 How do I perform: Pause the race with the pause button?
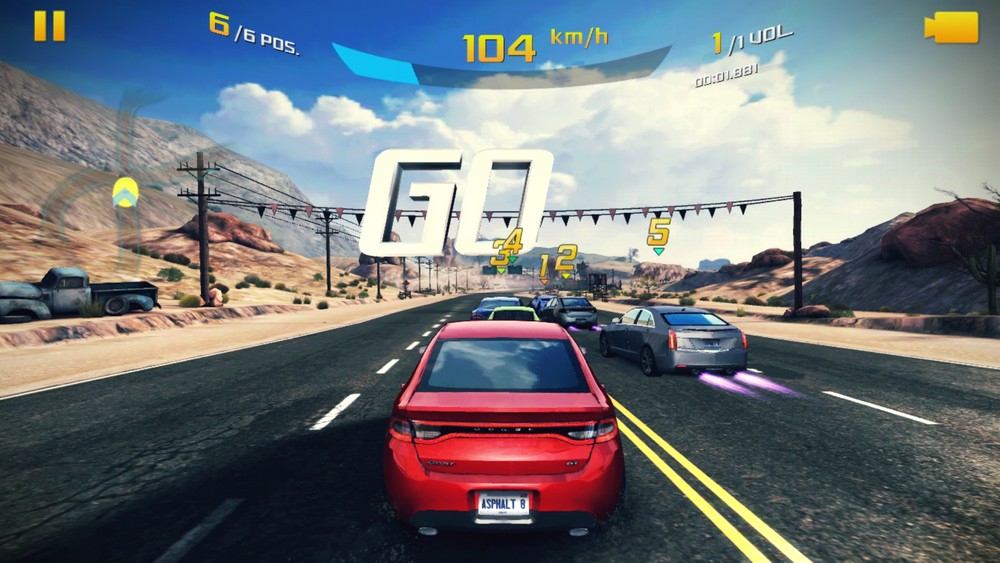click(x=49, y=26)
